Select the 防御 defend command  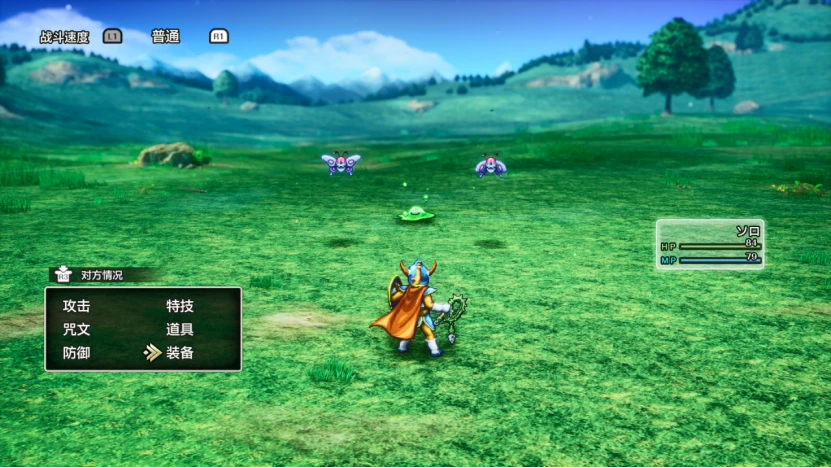(77, 352)
